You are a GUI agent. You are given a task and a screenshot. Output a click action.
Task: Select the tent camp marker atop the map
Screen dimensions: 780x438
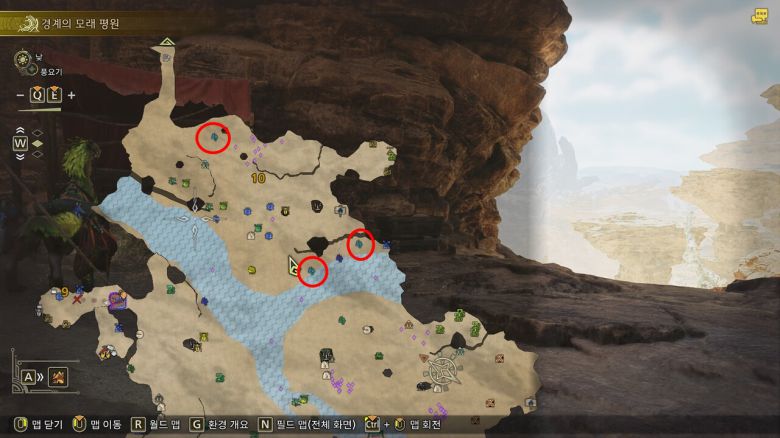167,42
